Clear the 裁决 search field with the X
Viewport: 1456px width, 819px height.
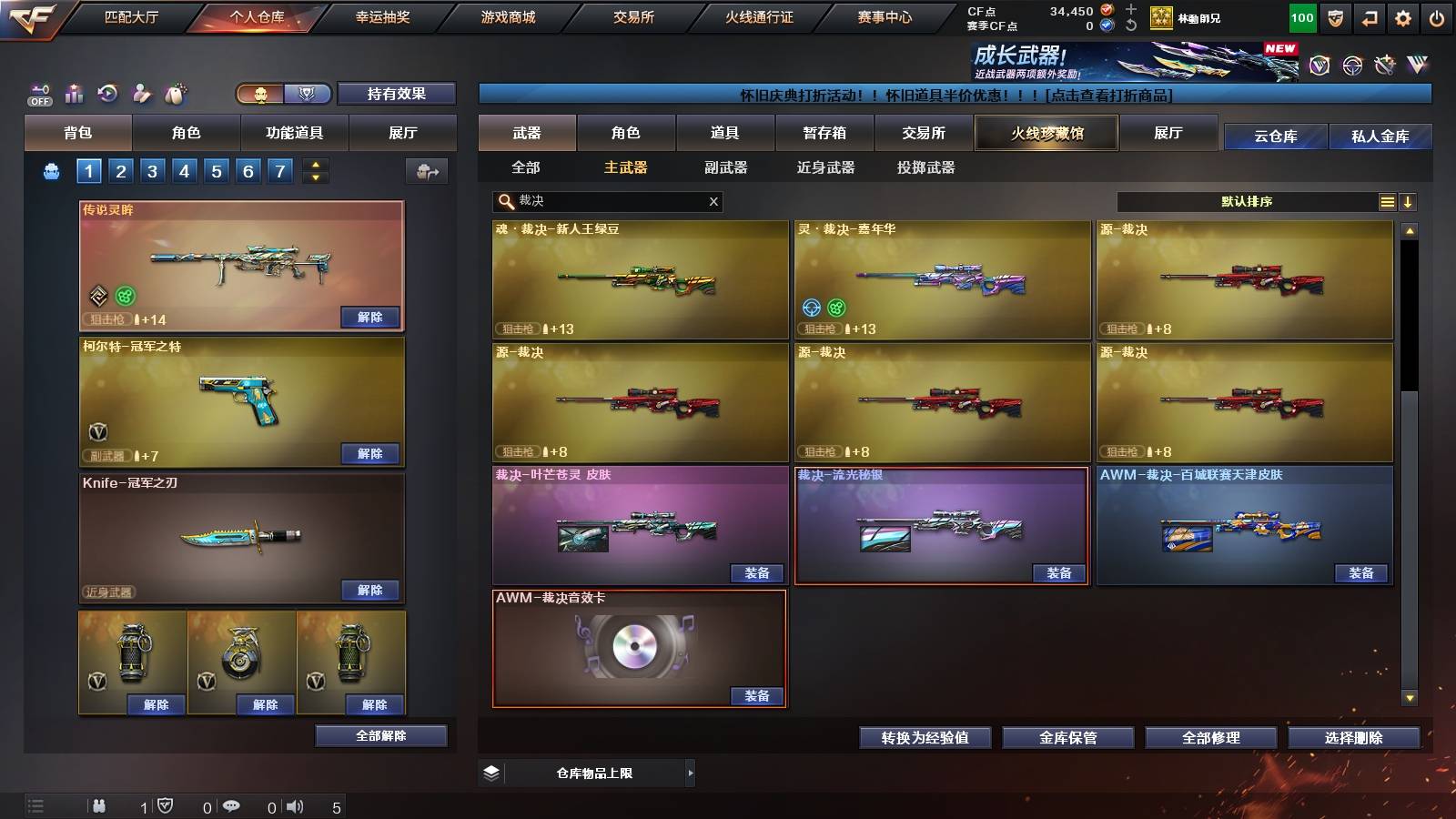713,201
